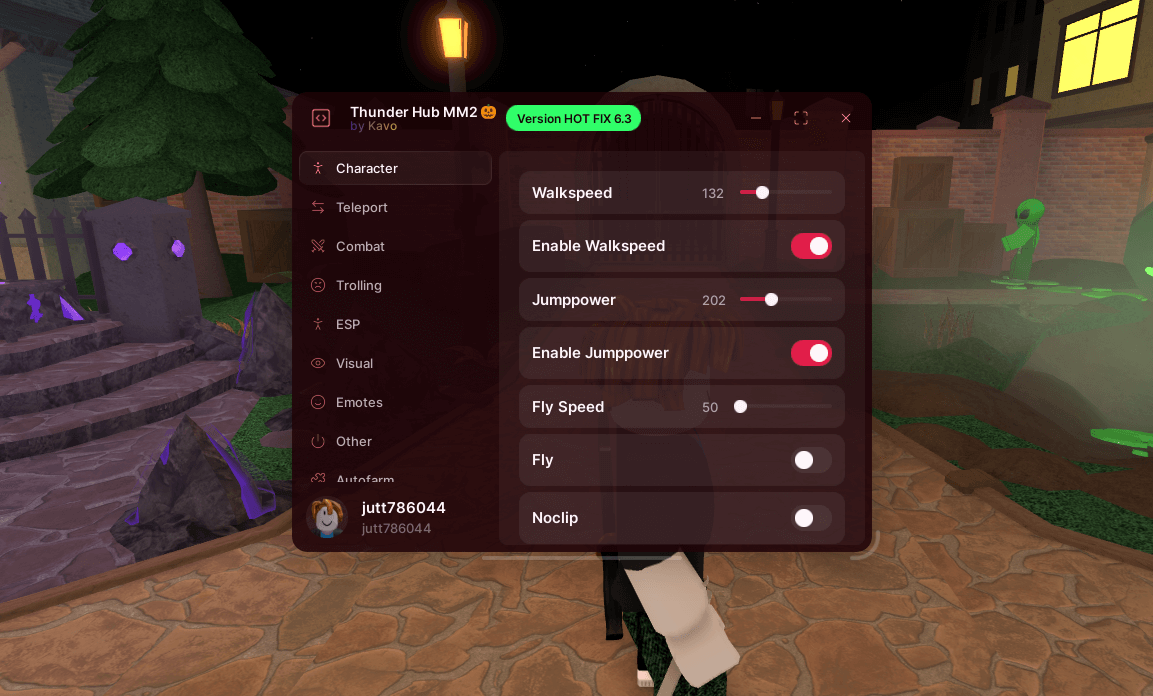Disable the Enable Jumppower toggle
Image resolution: width=1153 pixels, height=696 pixels.
click(x=811, y=353)
